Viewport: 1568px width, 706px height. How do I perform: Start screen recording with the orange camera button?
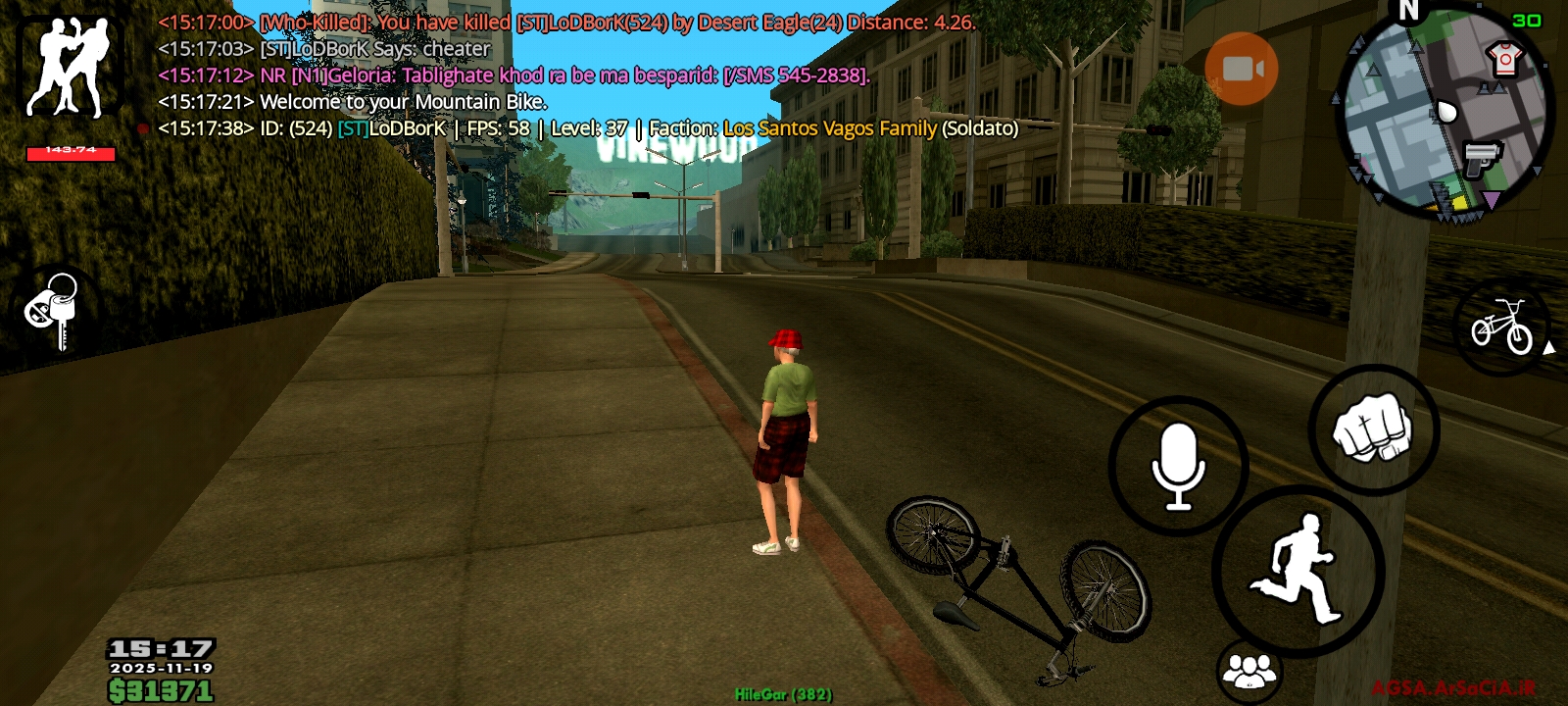[x=1241, y=69]
